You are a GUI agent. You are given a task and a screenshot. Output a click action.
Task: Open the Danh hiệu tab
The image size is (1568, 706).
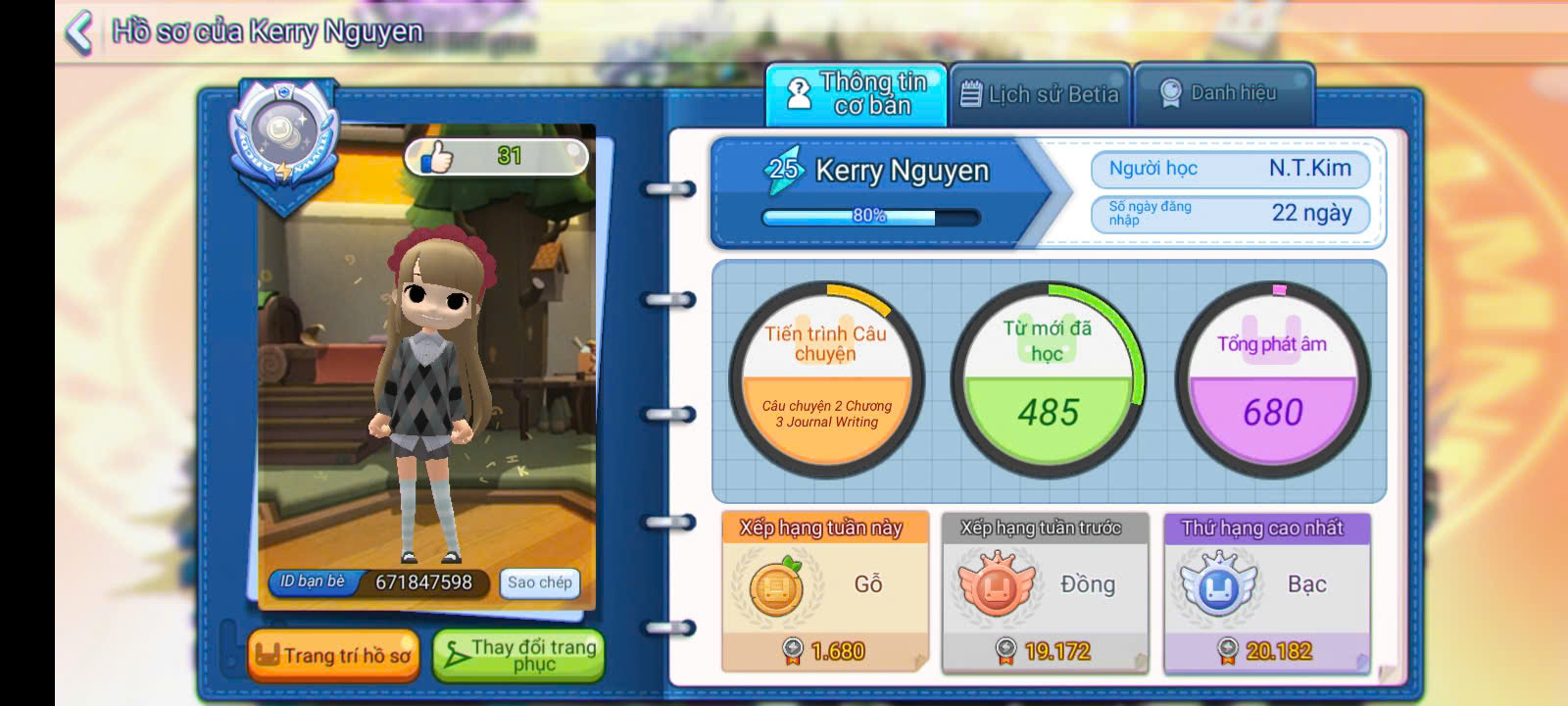[1221, 94]
